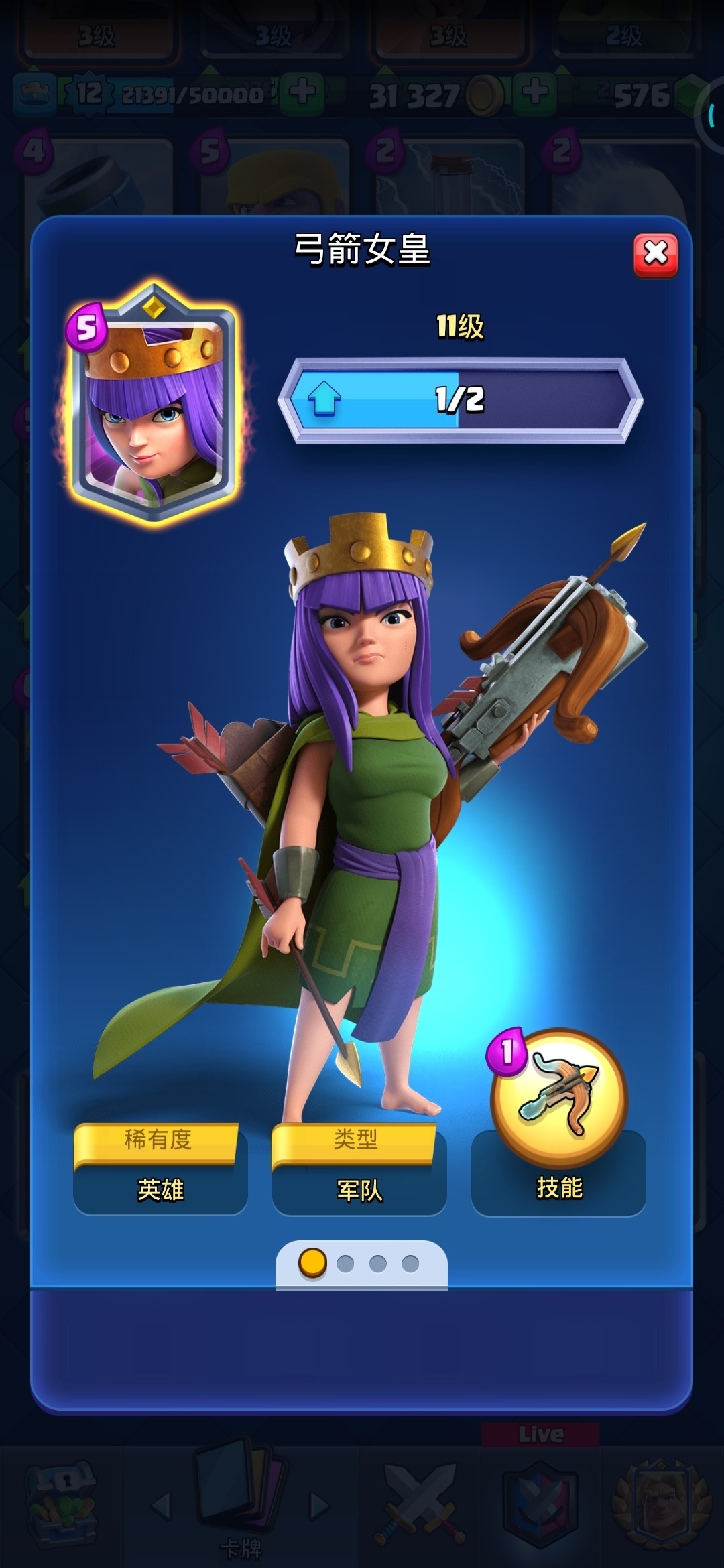The image size is (724, 1568).
Task: Click the 1/2 upgrade progress bar
Action: tap(460, 400)
